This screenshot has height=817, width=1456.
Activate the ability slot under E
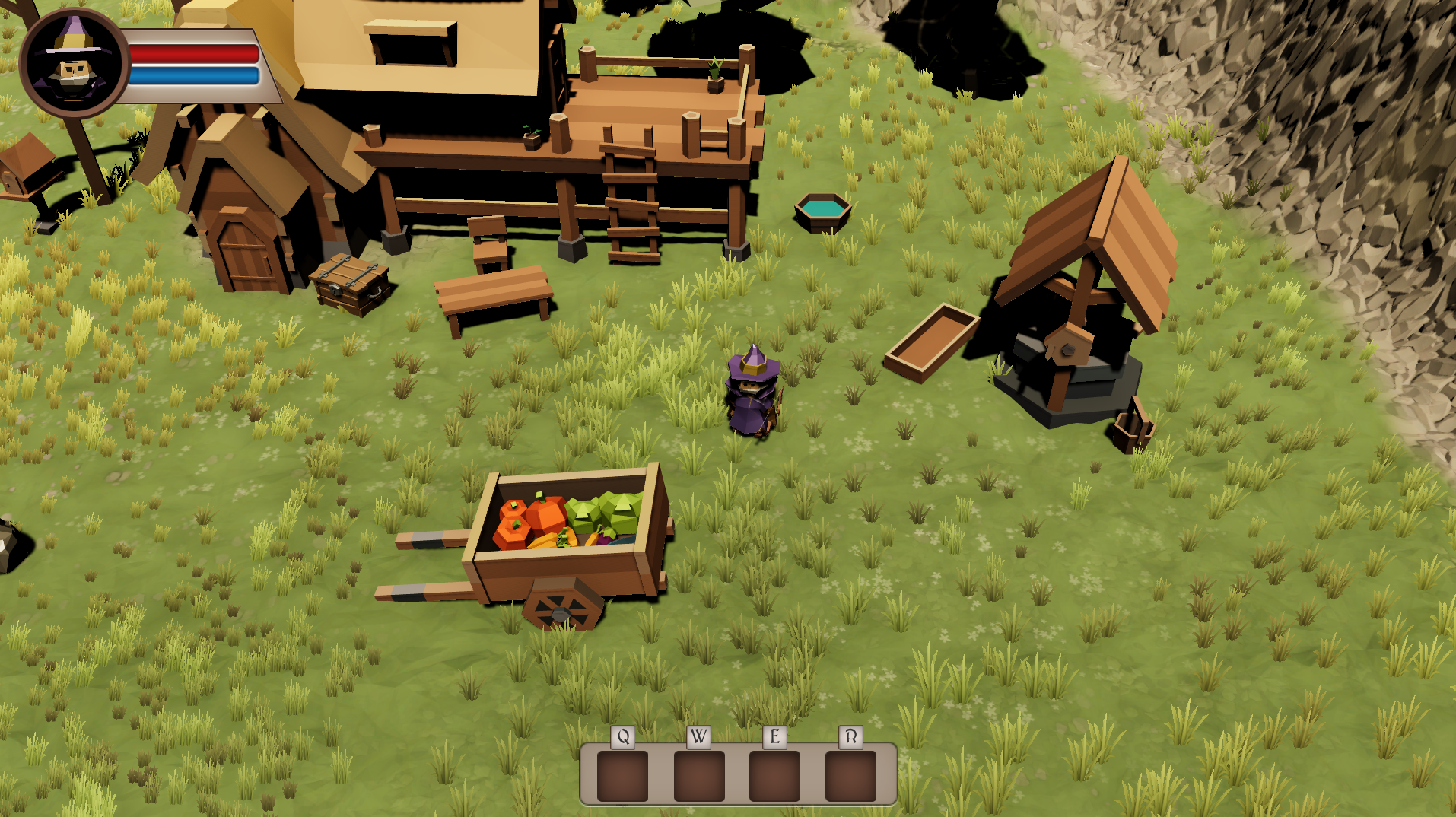click(774, 776)
